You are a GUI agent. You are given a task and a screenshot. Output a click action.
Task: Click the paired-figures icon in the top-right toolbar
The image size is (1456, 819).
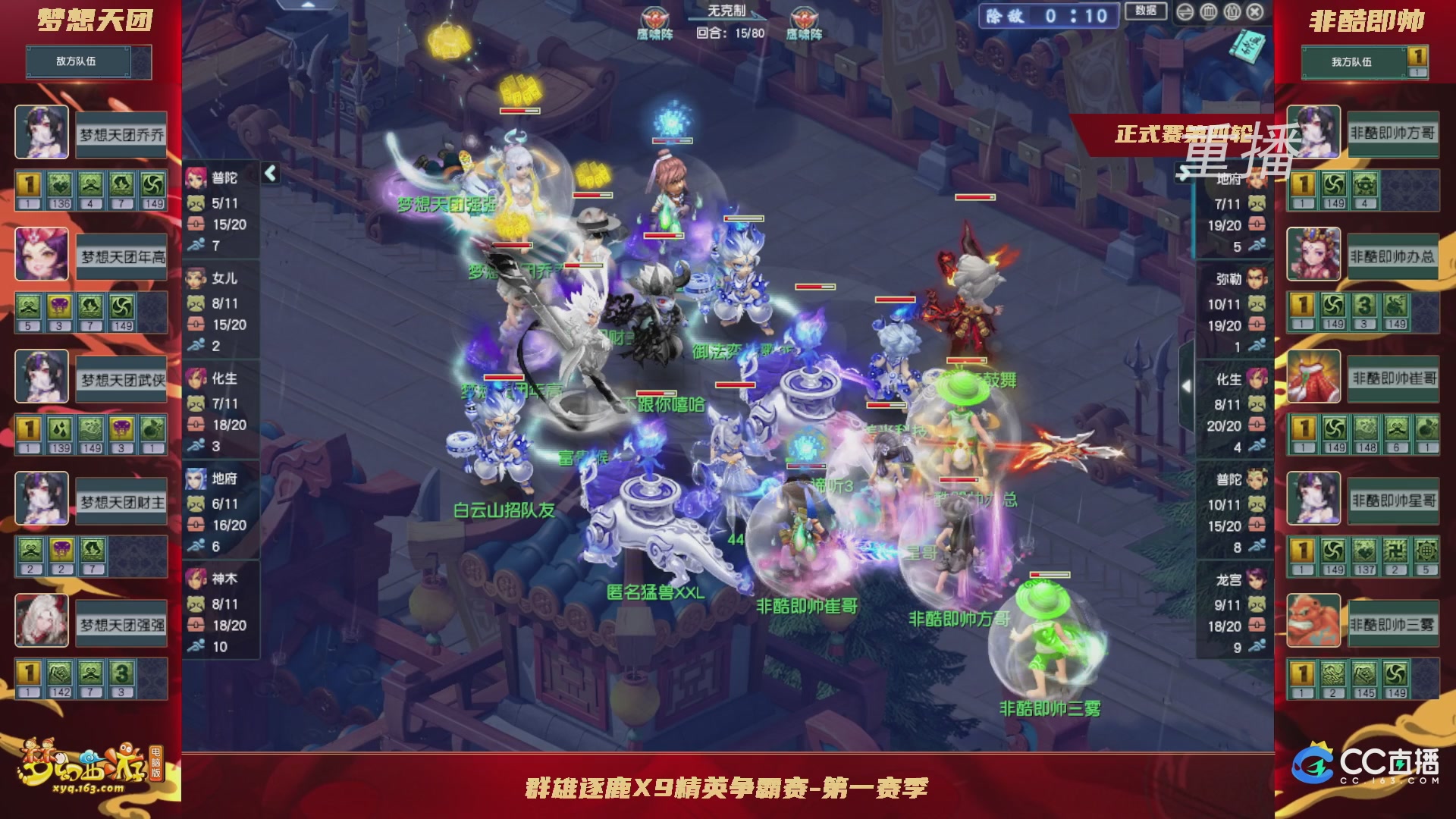(1234, 11)
